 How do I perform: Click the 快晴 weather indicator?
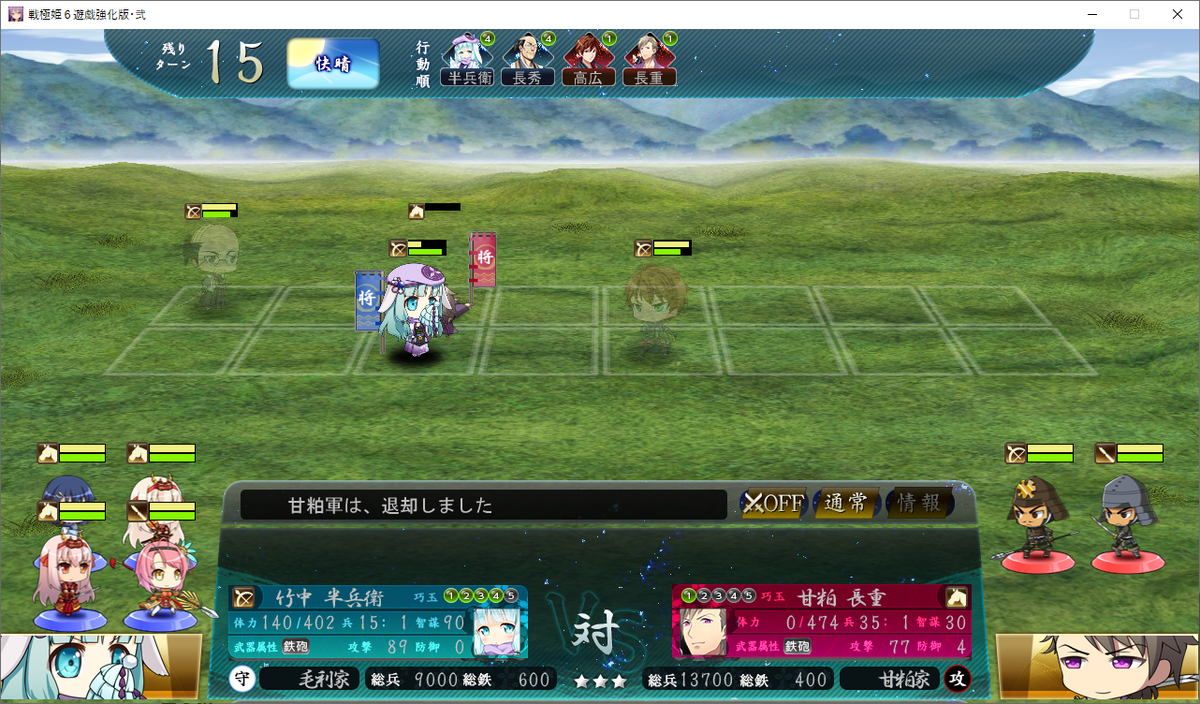(333, 64)
